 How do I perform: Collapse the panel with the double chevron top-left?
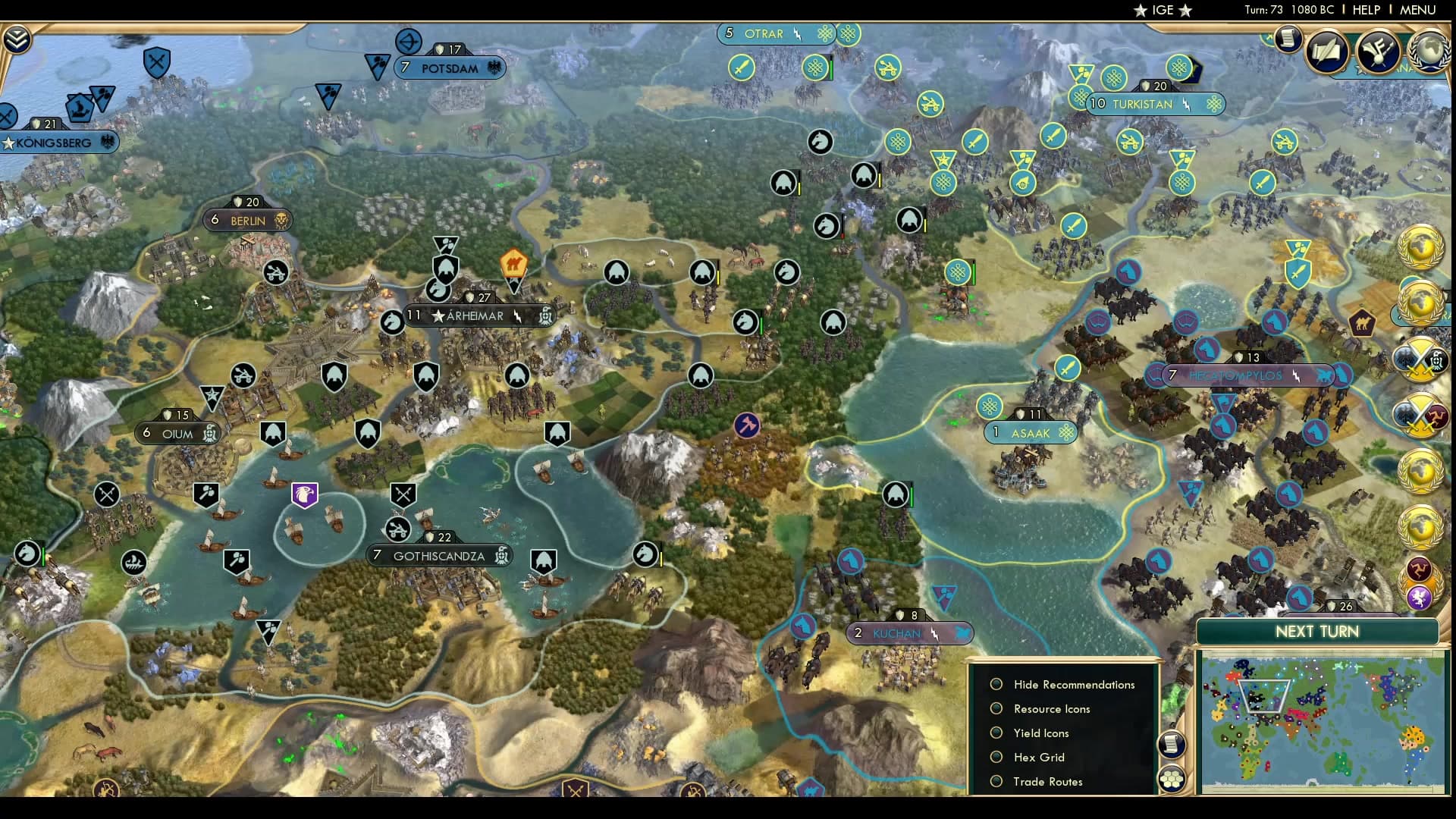17,37
